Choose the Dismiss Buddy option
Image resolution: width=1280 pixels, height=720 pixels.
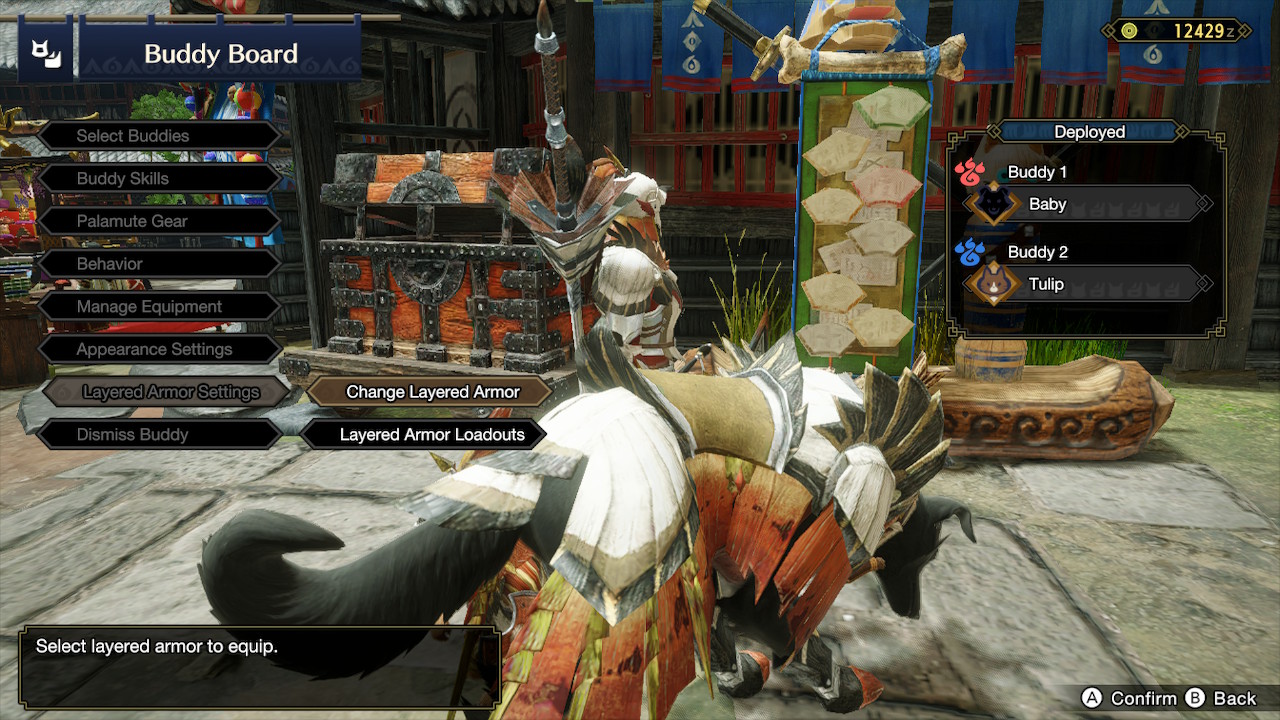(x=158, y=435)
